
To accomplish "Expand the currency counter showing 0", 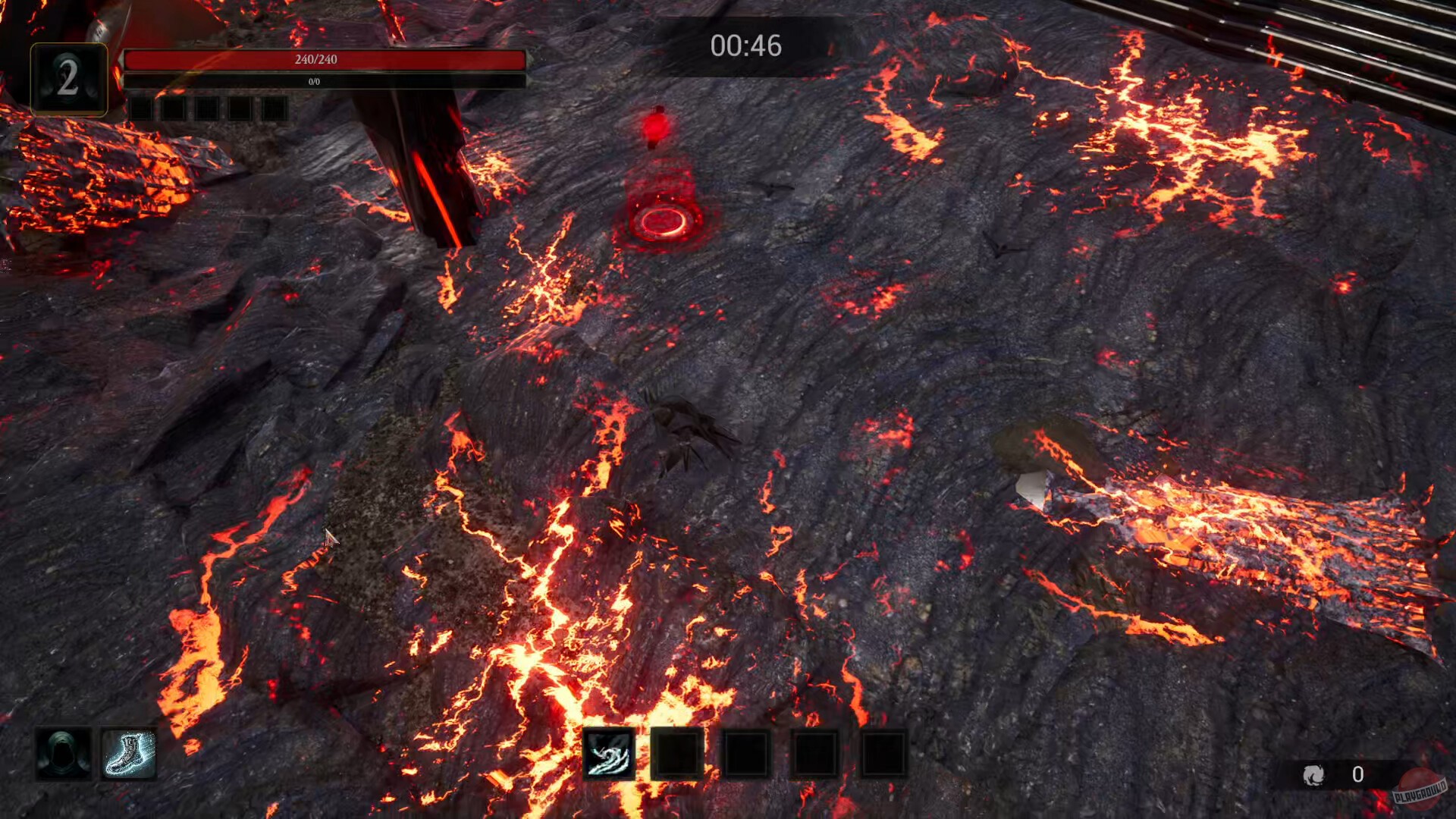I will click(1357, 775).
